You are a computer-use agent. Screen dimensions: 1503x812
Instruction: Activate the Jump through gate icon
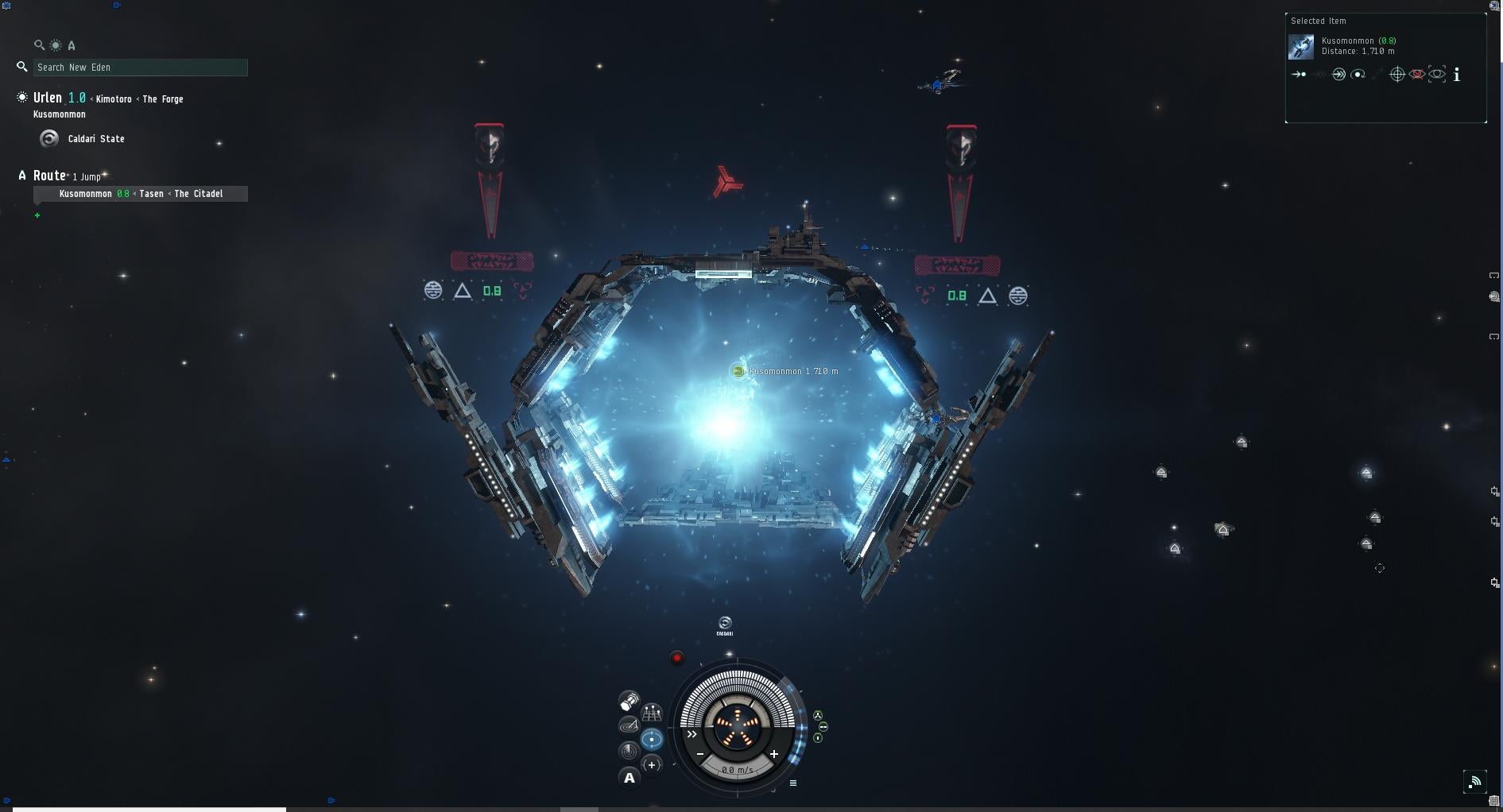(1338, 74)
